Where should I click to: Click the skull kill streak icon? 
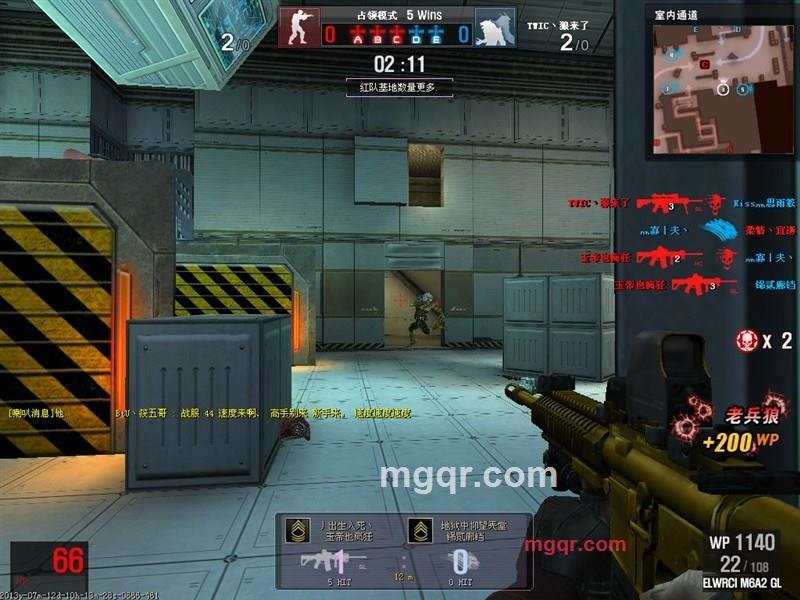(x=747, y=340)
